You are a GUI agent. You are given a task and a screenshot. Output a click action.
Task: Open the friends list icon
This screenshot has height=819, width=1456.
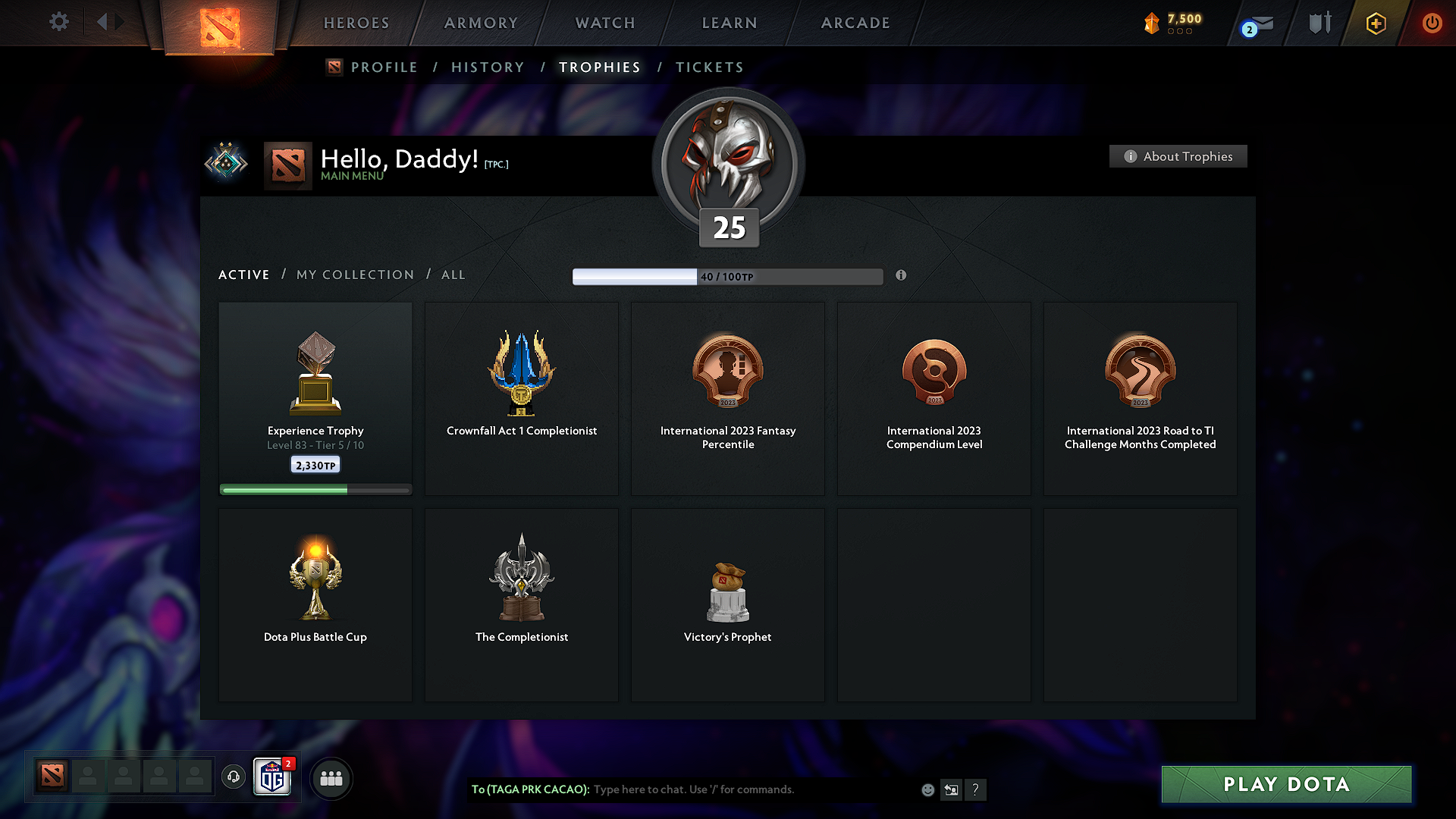coord(331,778)
